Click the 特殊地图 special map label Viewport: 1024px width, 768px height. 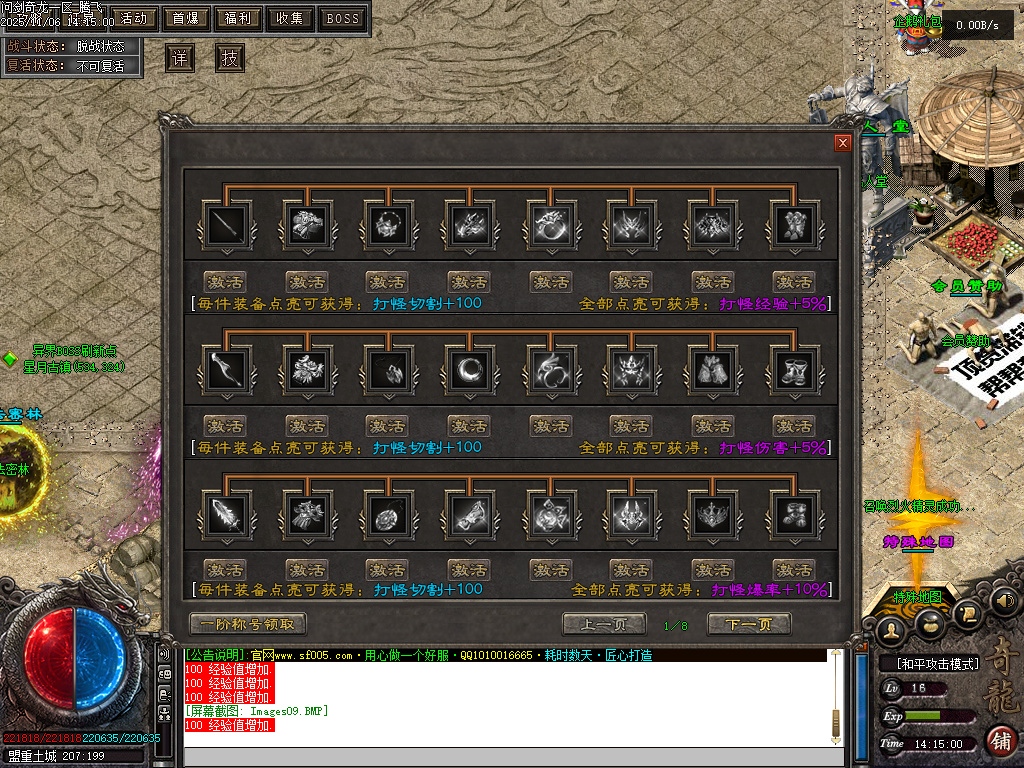point(918,597)
